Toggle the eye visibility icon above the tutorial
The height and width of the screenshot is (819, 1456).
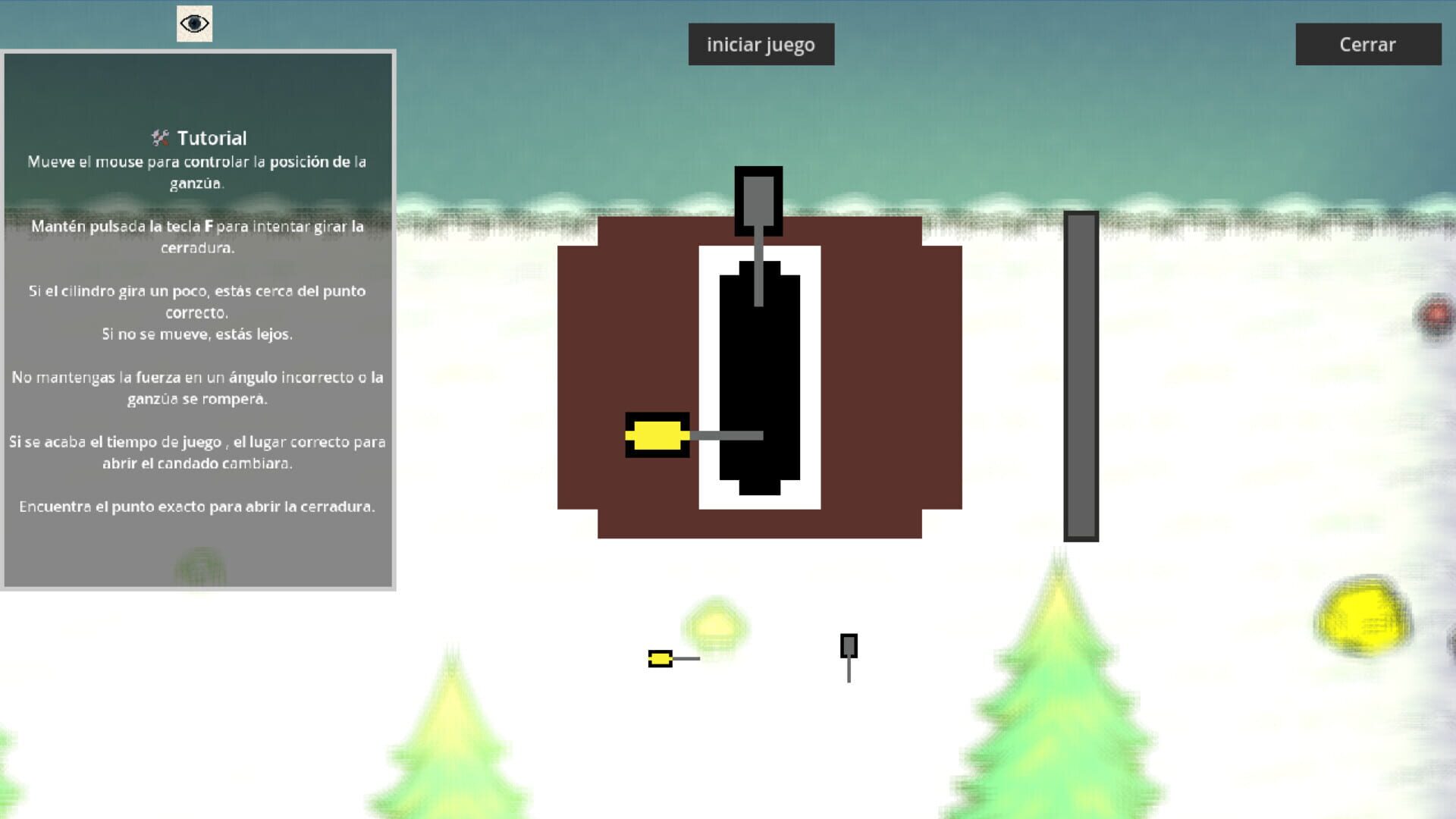pyautogui.click(x=196, y=24)
